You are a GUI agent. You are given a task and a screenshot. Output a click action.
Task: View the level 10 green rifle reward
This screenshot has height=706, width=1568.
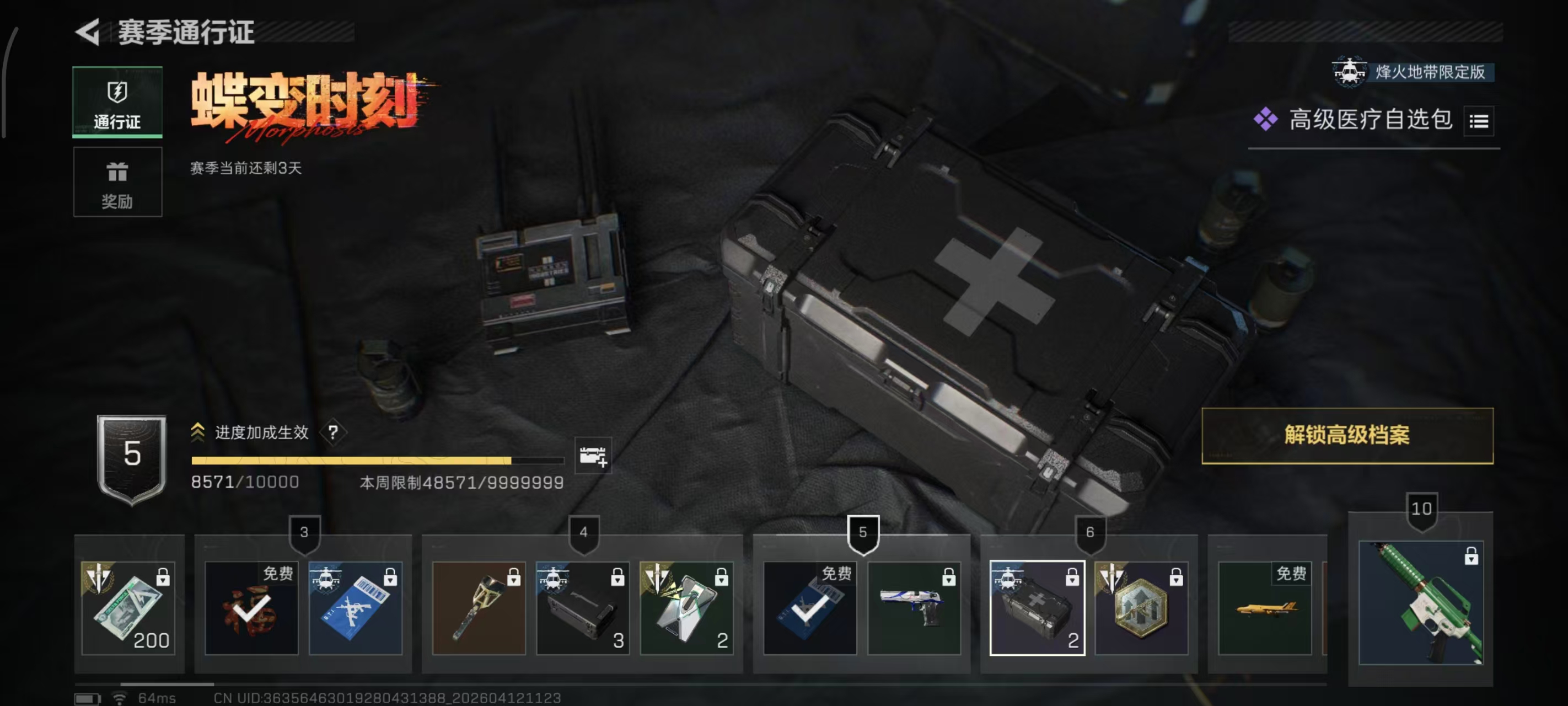[1421, 602]
